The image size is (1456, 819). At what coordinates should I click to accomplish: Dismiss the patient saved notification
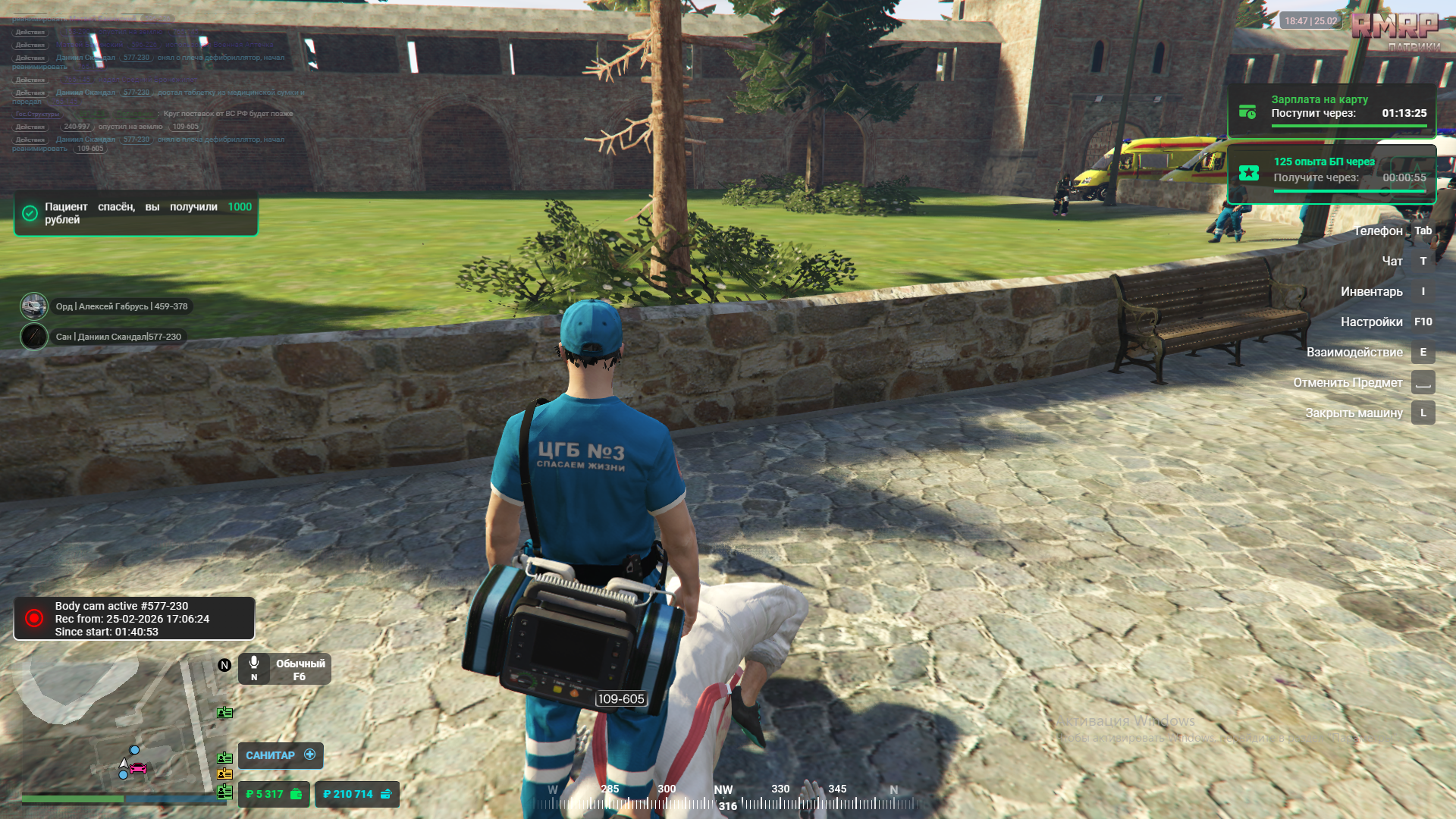[x=136, y=213]
